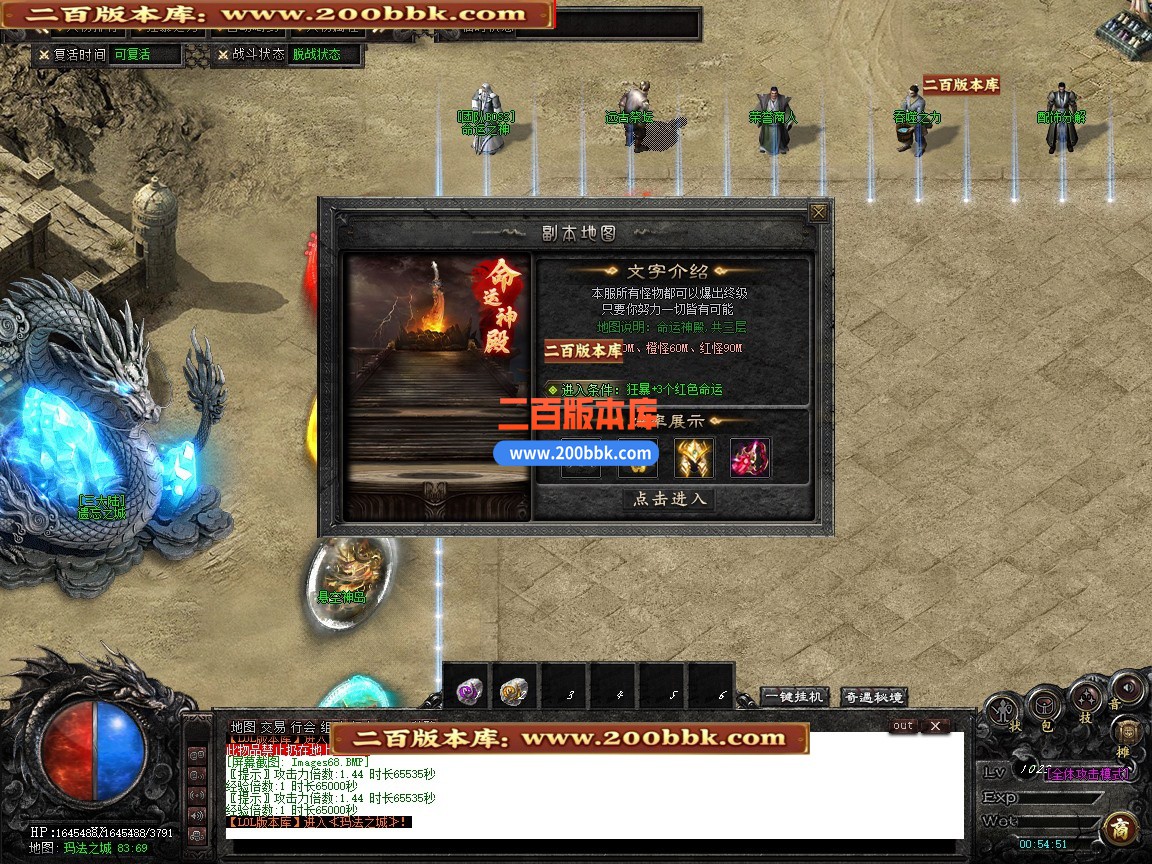Open the 商 shop gold button
The height and width of the screenshot is (864, 1152).
(x=1120, y=830)
